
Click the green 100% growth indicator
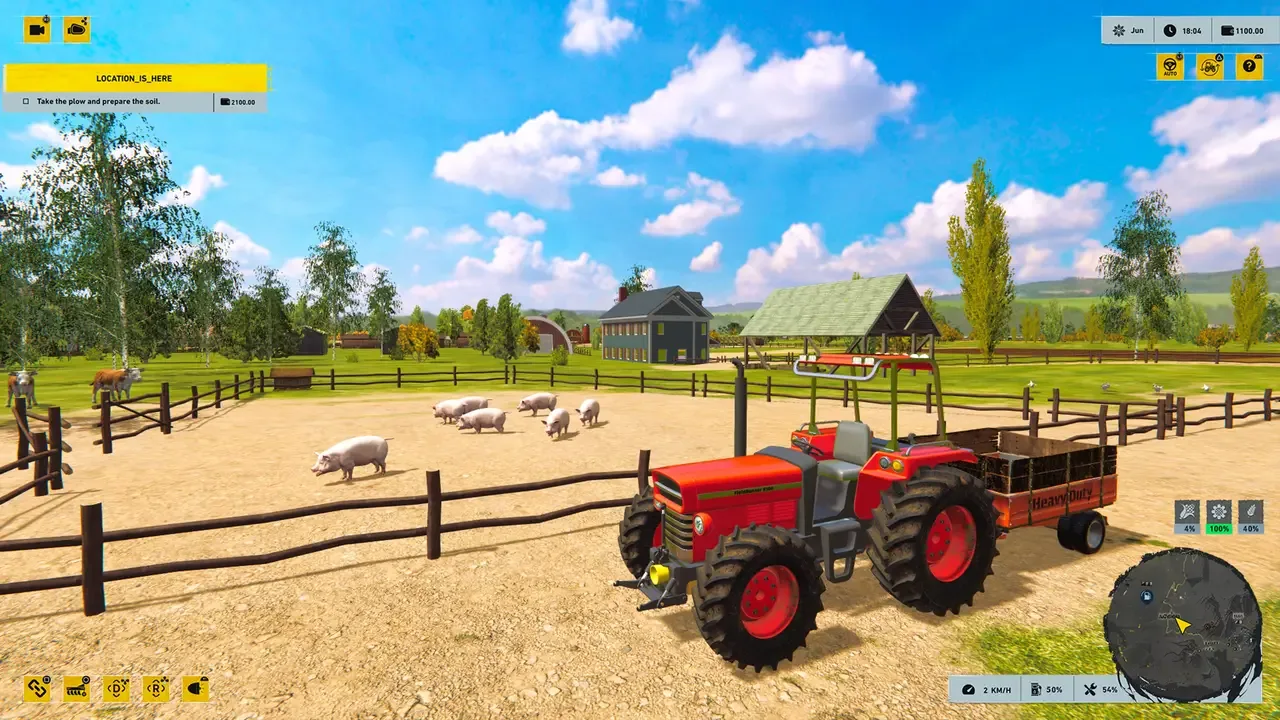(1217, 518)
